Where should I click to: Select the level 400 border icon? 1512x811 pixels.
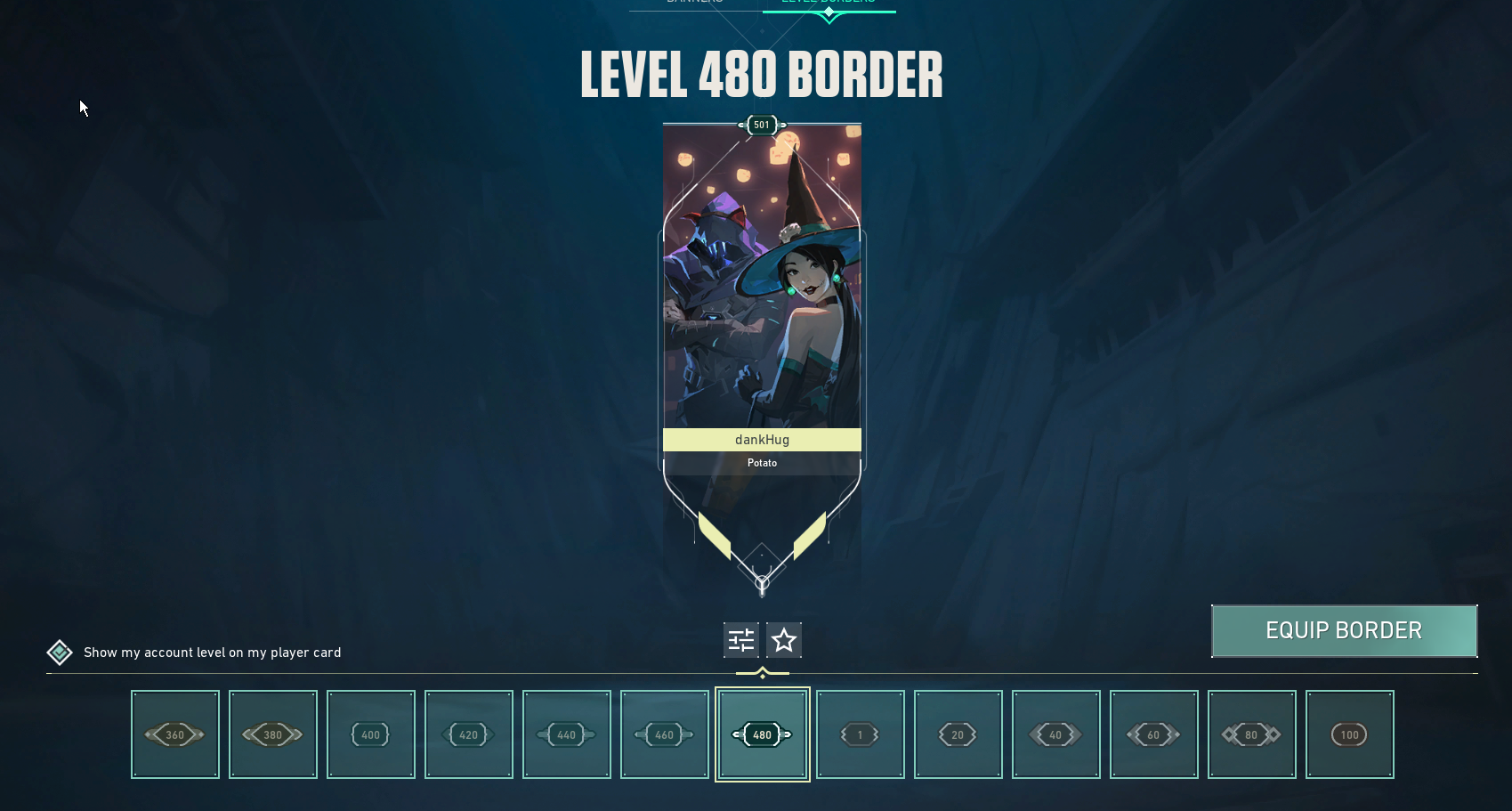tap(370, 734)
